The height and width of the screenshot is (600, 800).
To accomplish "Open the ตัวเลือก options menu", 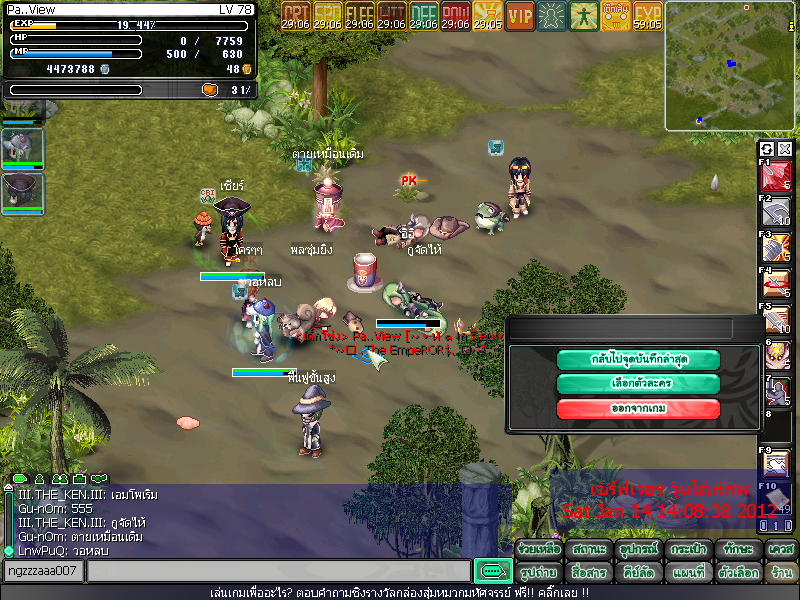I will [x=738, y=573].
